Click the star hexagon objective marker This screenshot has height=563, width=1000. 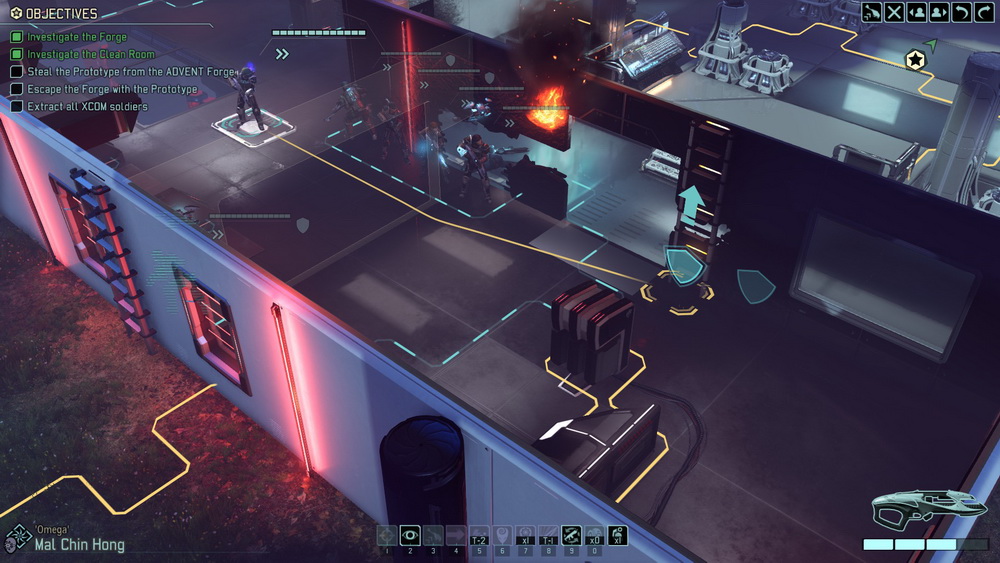(x=914, y=61)
